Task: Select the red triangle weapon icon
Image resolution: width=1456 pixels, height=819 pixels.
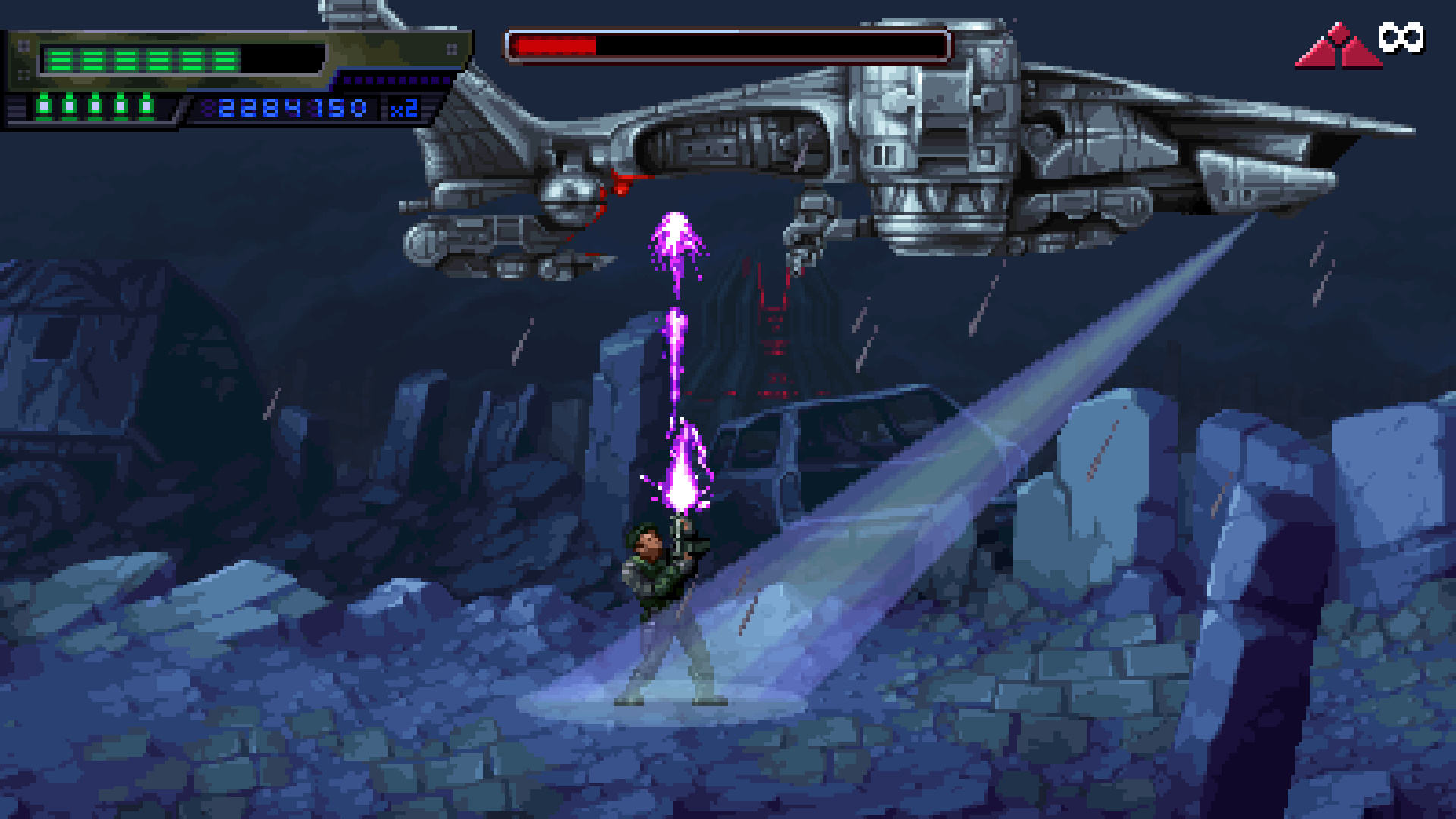Action: pyautogui.click(x=1338, y=47)
